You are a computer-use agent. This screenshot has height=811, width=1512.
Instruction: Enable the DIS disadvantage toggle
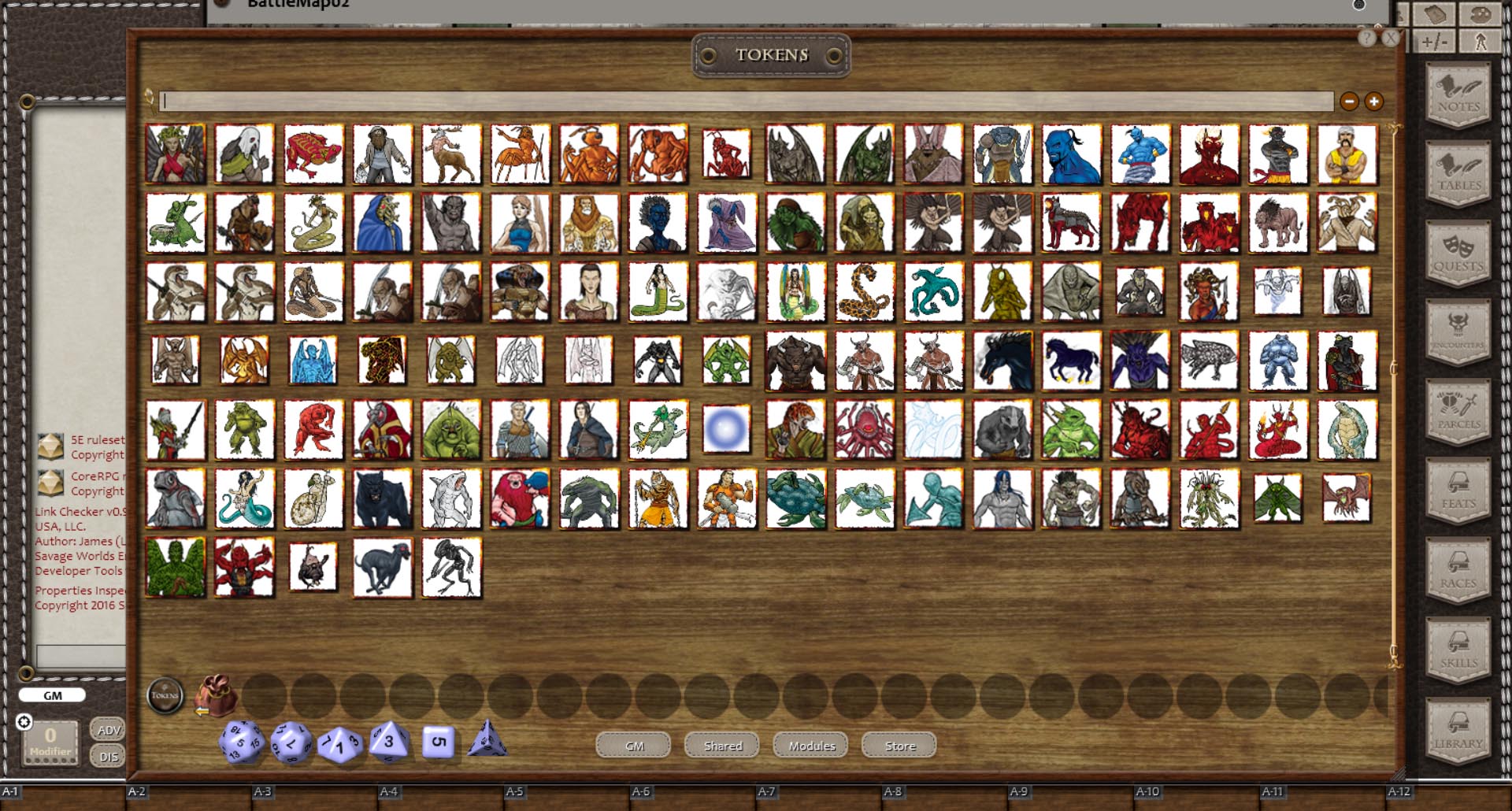click(x=108, y=755)
